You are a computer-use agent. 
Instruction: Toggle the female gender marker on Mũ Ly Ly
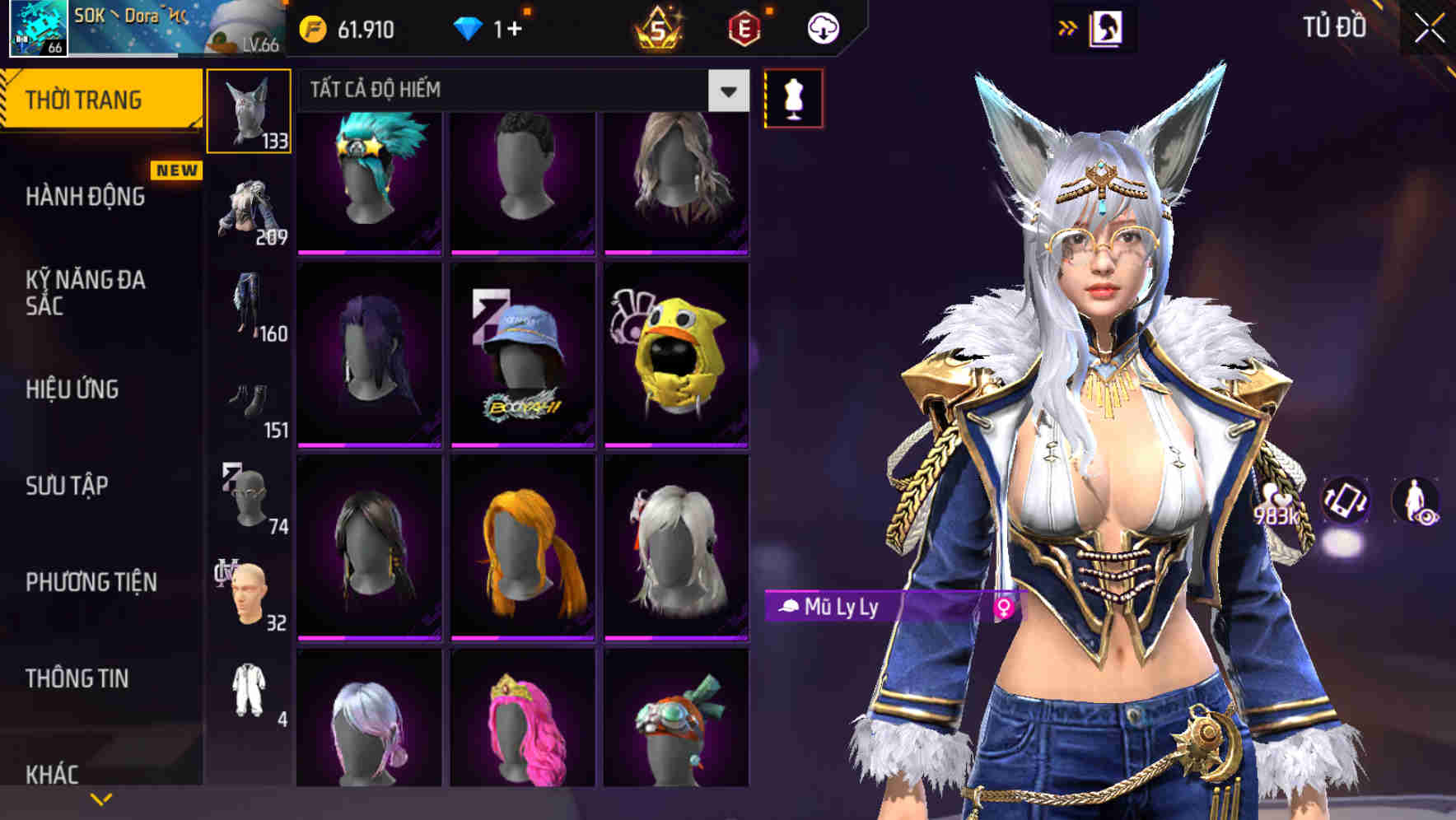(1004, 609)
